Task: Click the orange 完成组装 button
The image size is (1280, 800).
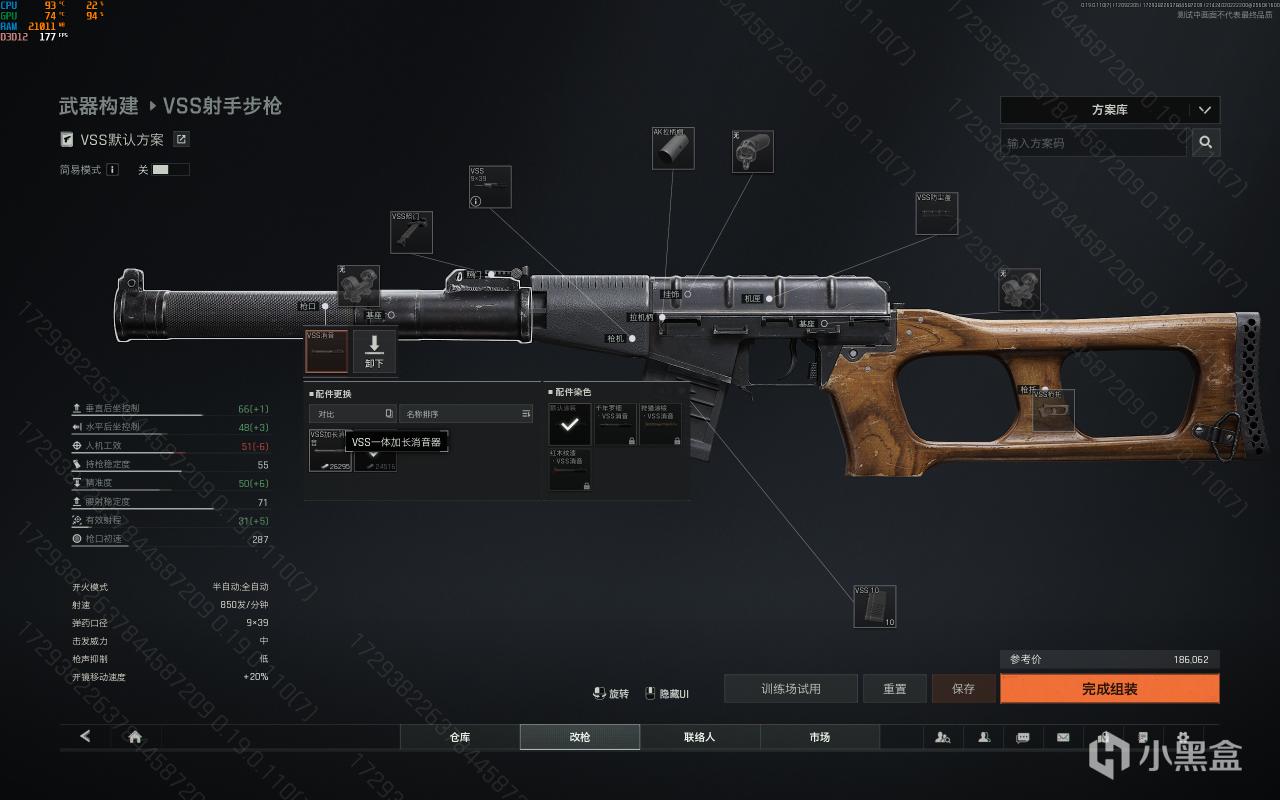Action: (x=1109, y=689)
